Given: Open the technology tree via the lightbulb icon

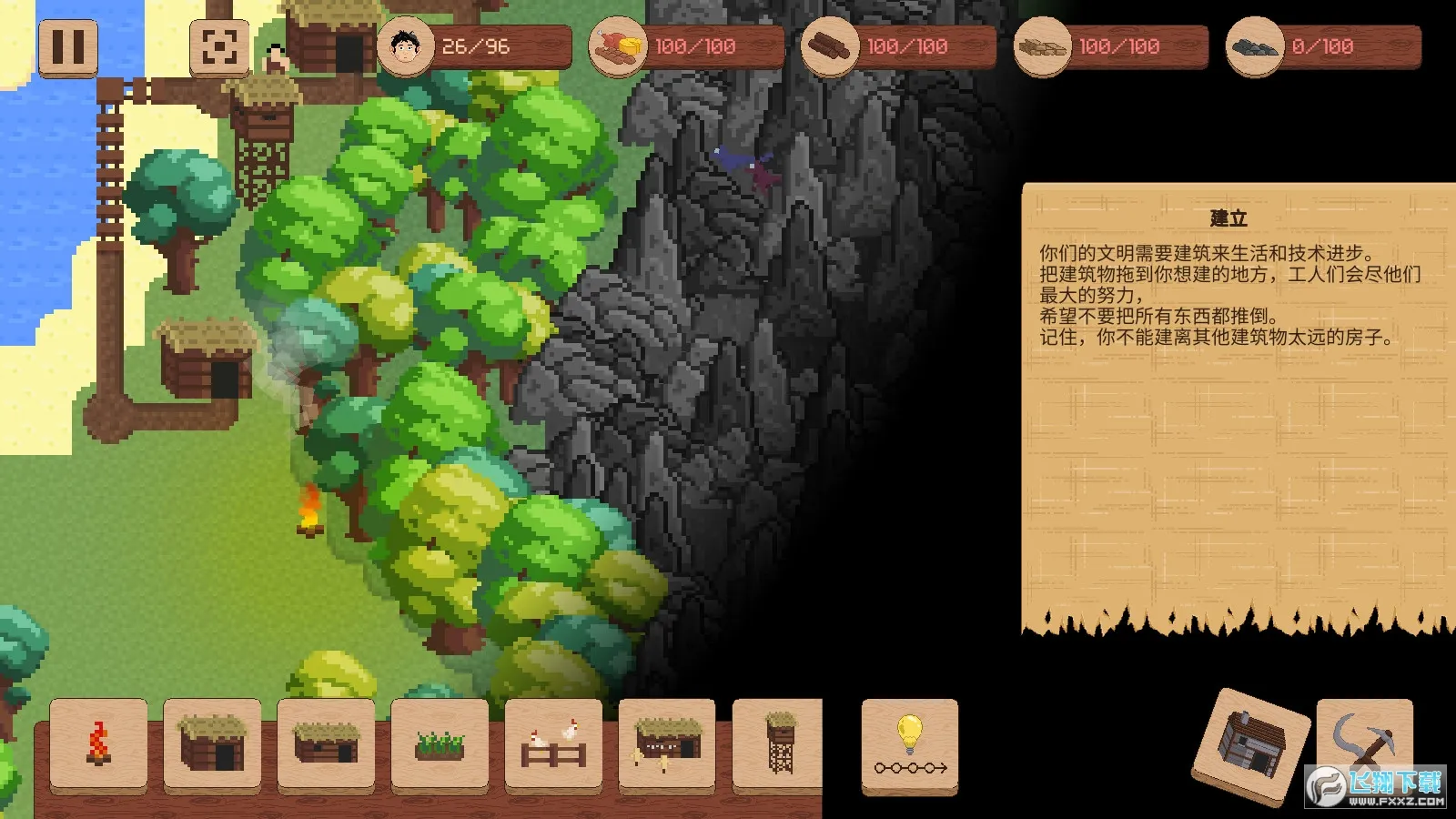Looking at the screenshot, I should (x=910, y=748).
